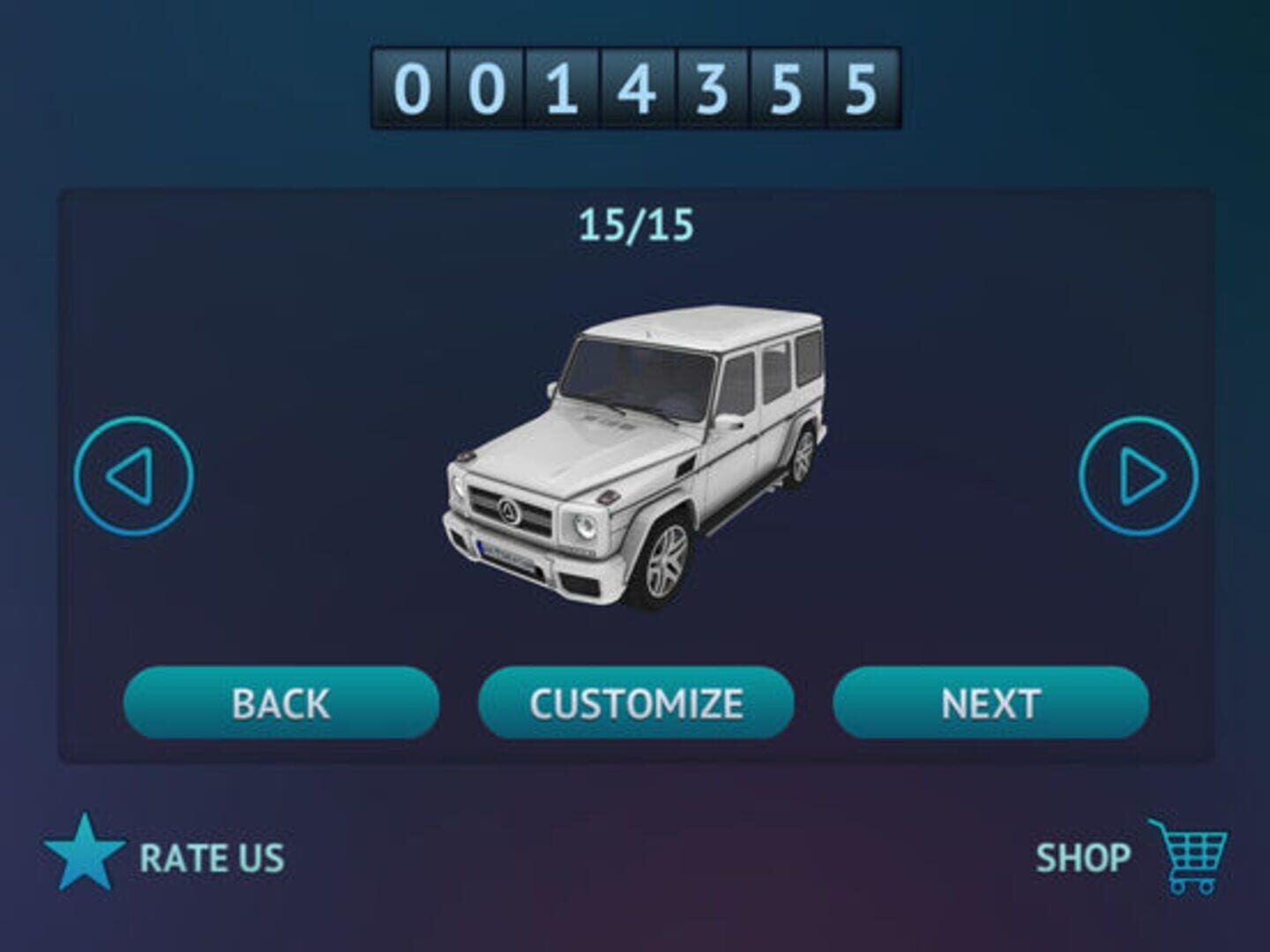Screen dimensions: 1270x952
Task: Show the next car with right arrow
Action: click(1139, 476)
